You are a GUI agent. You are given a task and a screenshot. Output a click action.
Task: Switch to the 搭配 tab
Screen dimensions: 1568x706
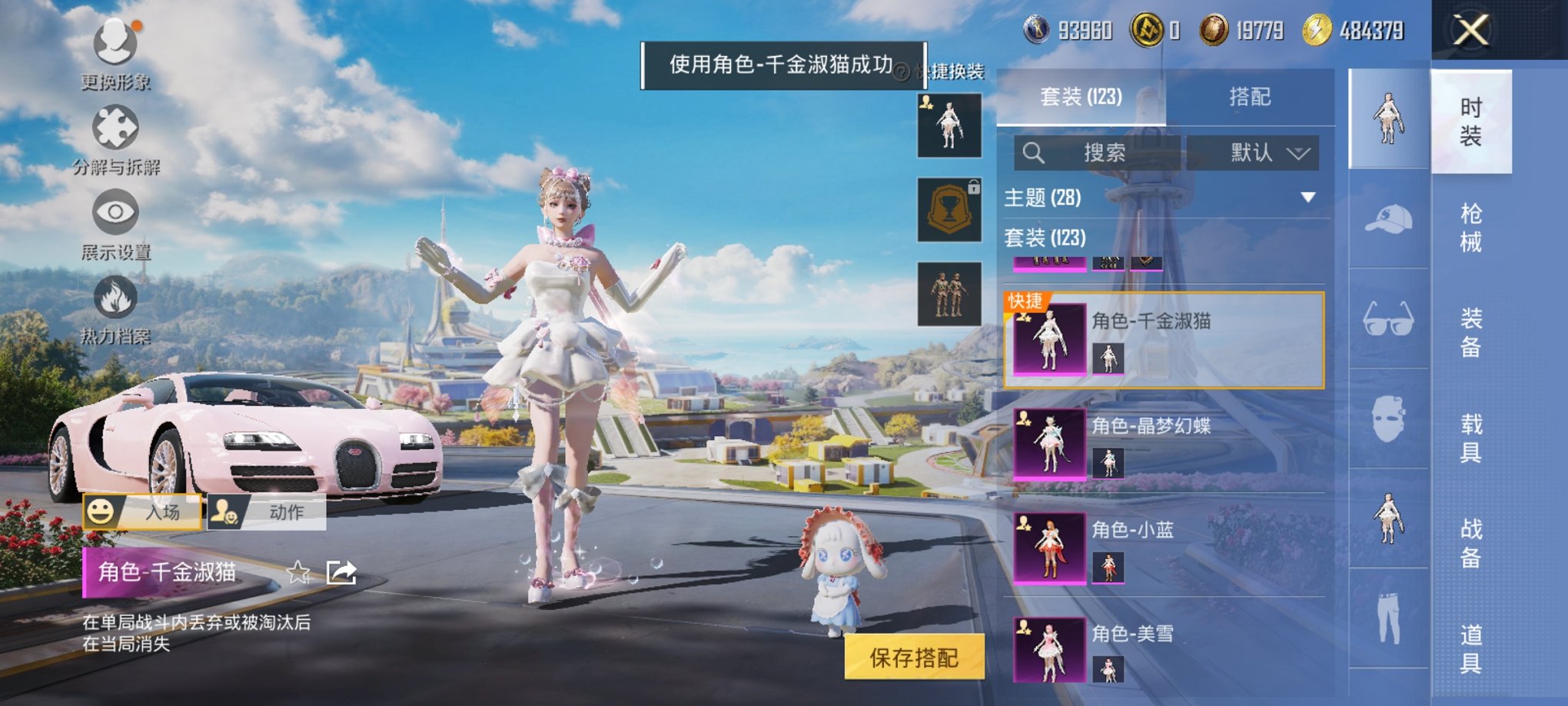[1251, 96]
